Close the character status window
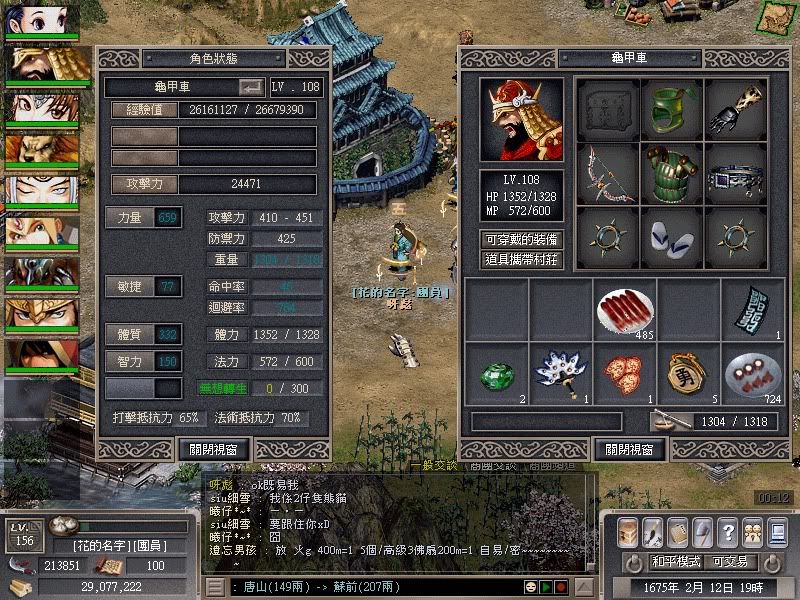 (213, 449)
